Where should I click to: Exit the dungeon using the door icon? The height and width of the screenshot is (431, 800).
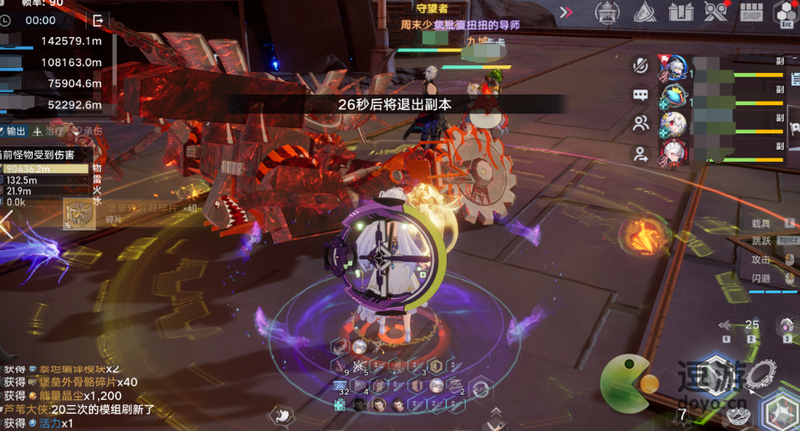(97, 20)
